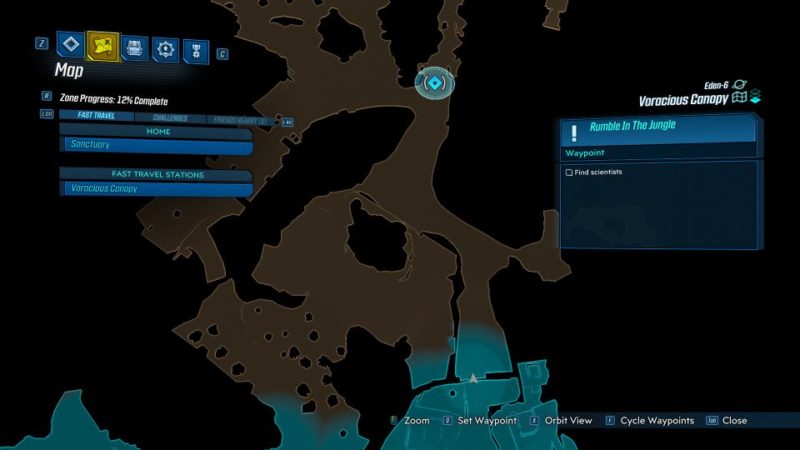Open the Friends Nearby tab
Screen dimensions: 800x450
coord(243,118)
